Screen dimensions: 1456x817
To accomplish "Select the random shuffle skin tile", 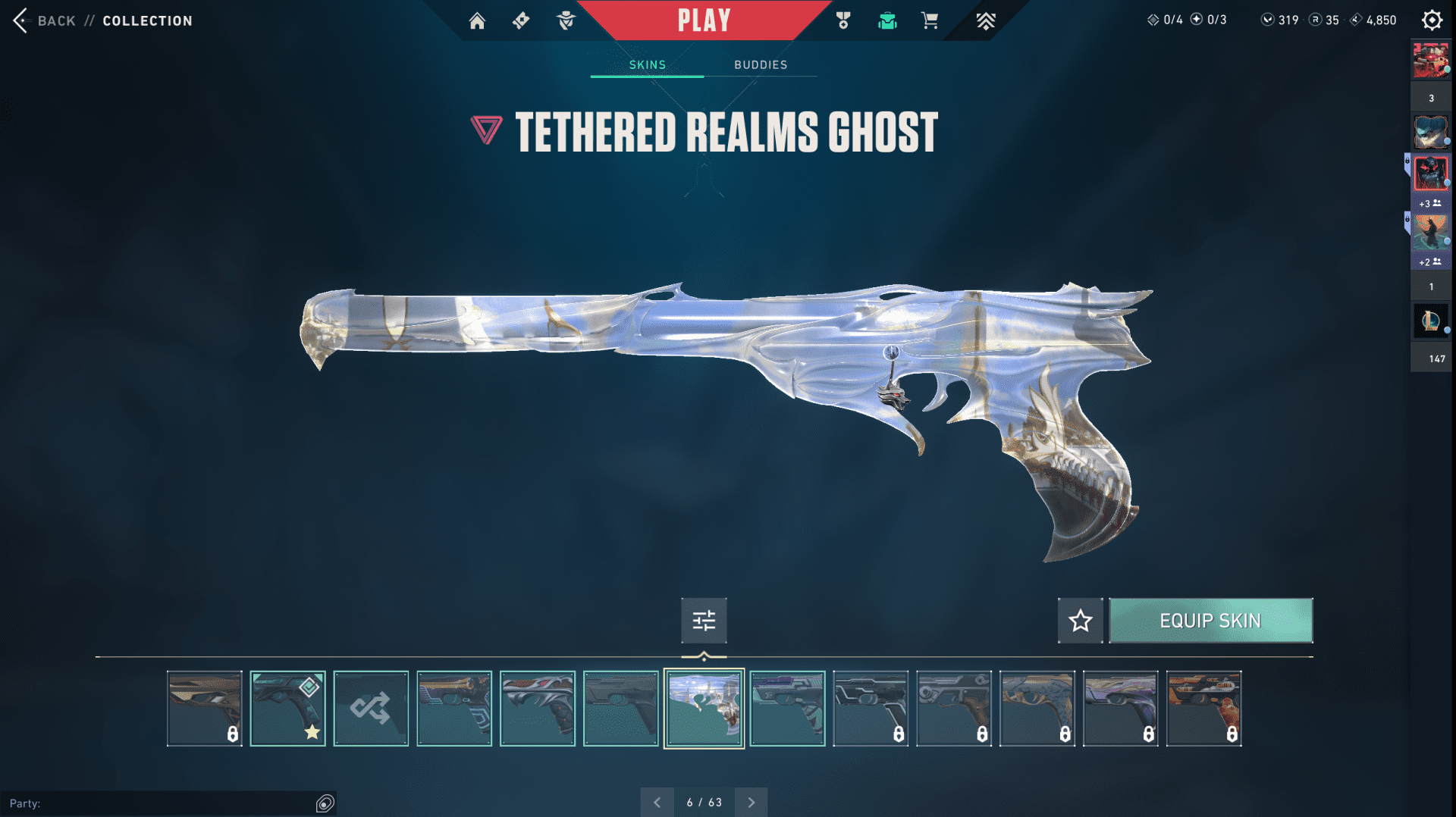I will point(371,709).
